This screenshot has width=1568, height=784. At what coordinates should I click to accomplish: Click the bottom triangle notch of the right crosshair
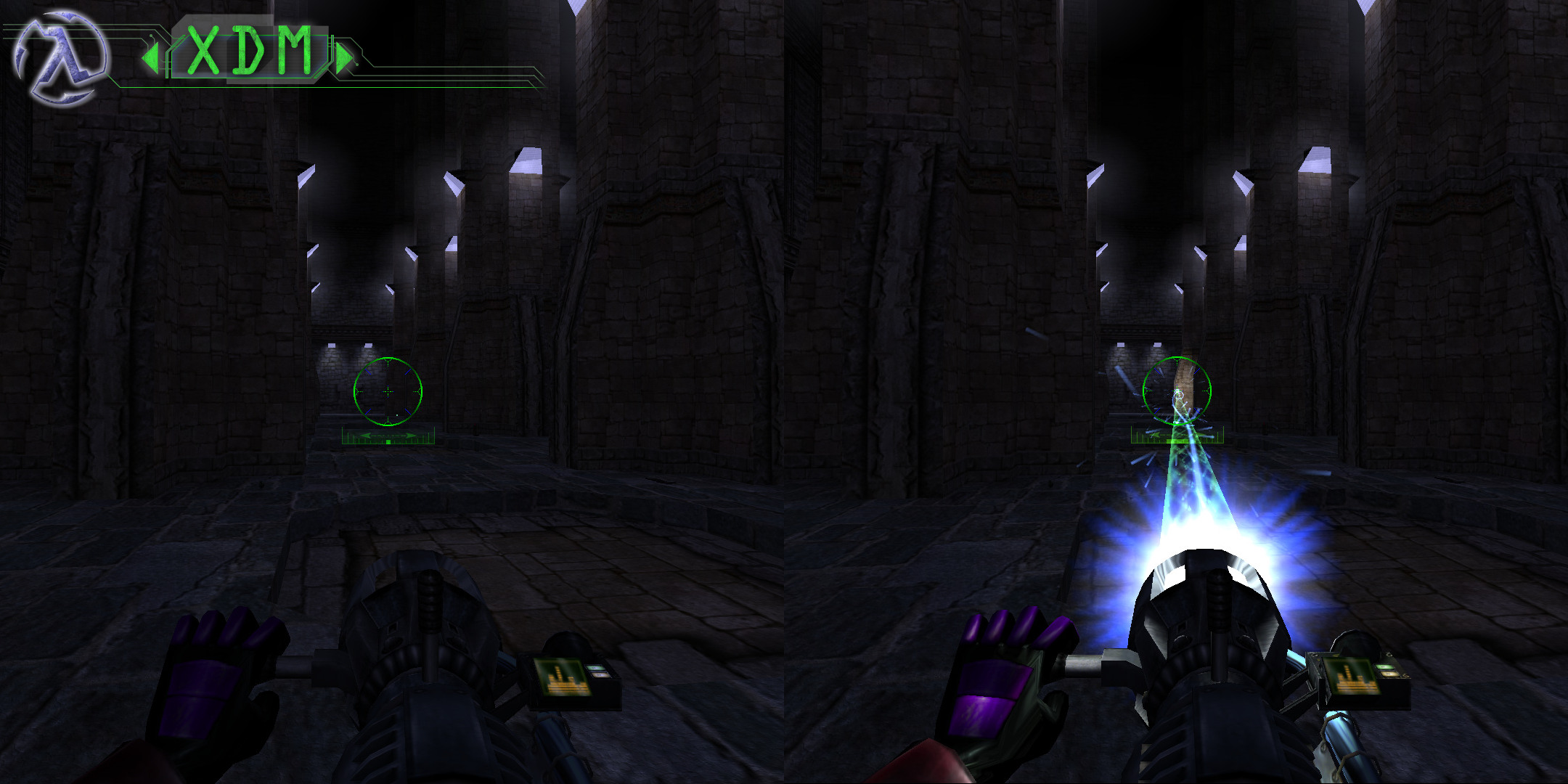[1177, 422]
